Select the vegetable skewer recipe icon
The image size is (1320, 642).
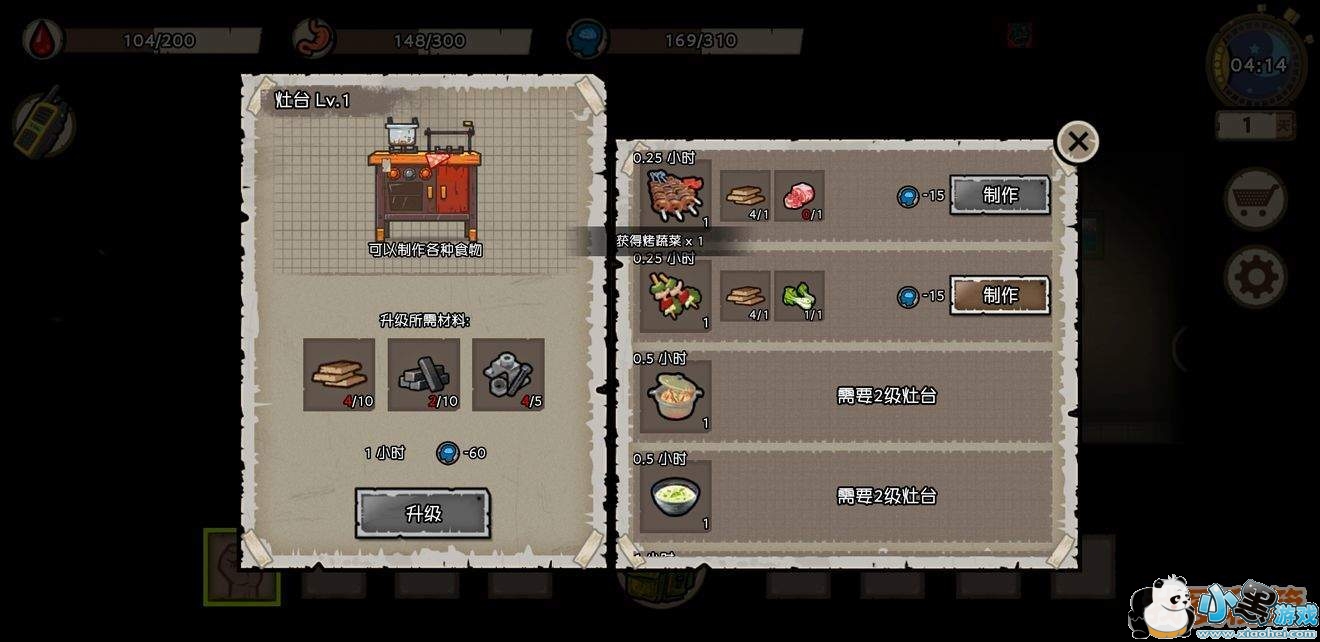tap(676, 296)
